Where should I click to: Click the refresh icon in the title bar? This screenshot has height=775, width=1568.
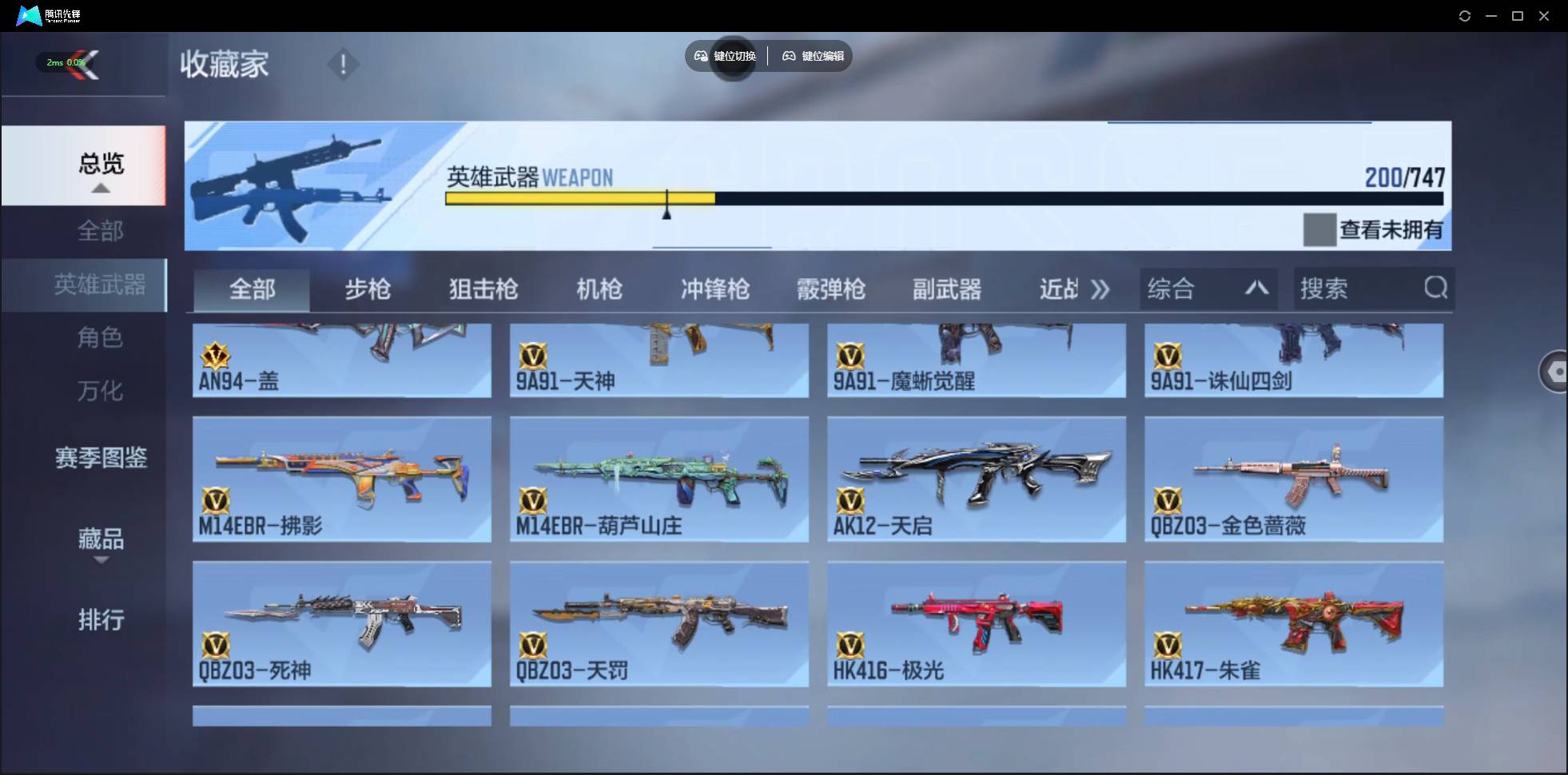[1465, 15]
